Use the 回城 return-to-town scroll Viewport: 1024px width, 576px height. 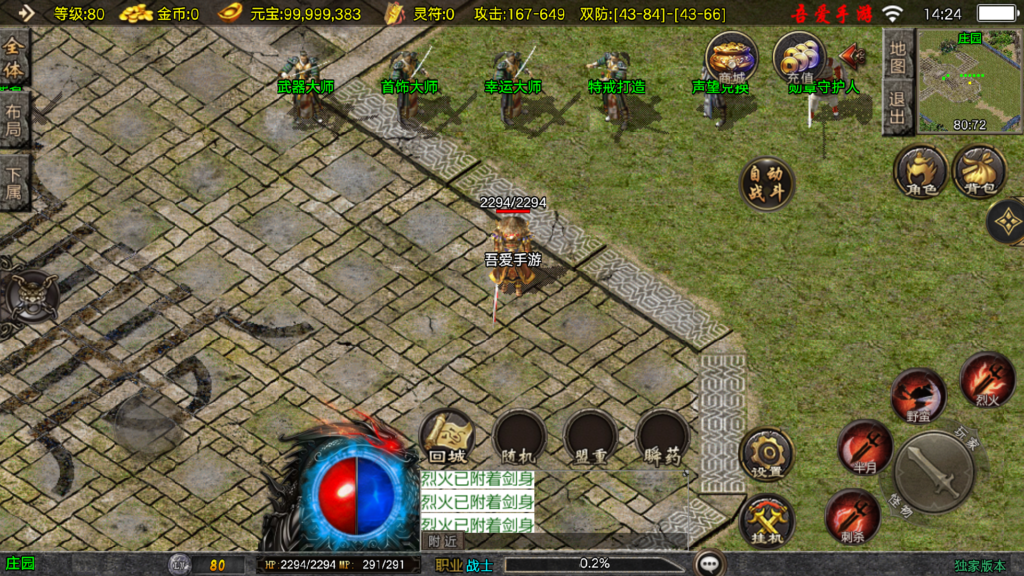click(x=447, y=438)
